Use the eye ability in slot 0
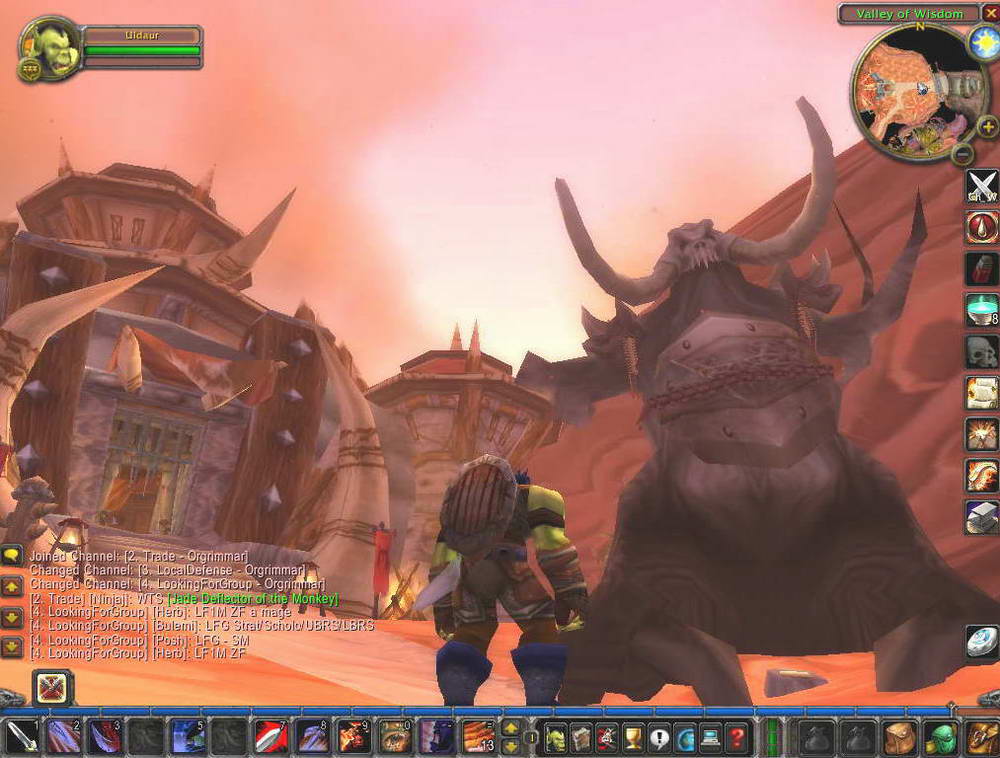Viewport: 1000px width, 758px height. click(x=395, y=737)
